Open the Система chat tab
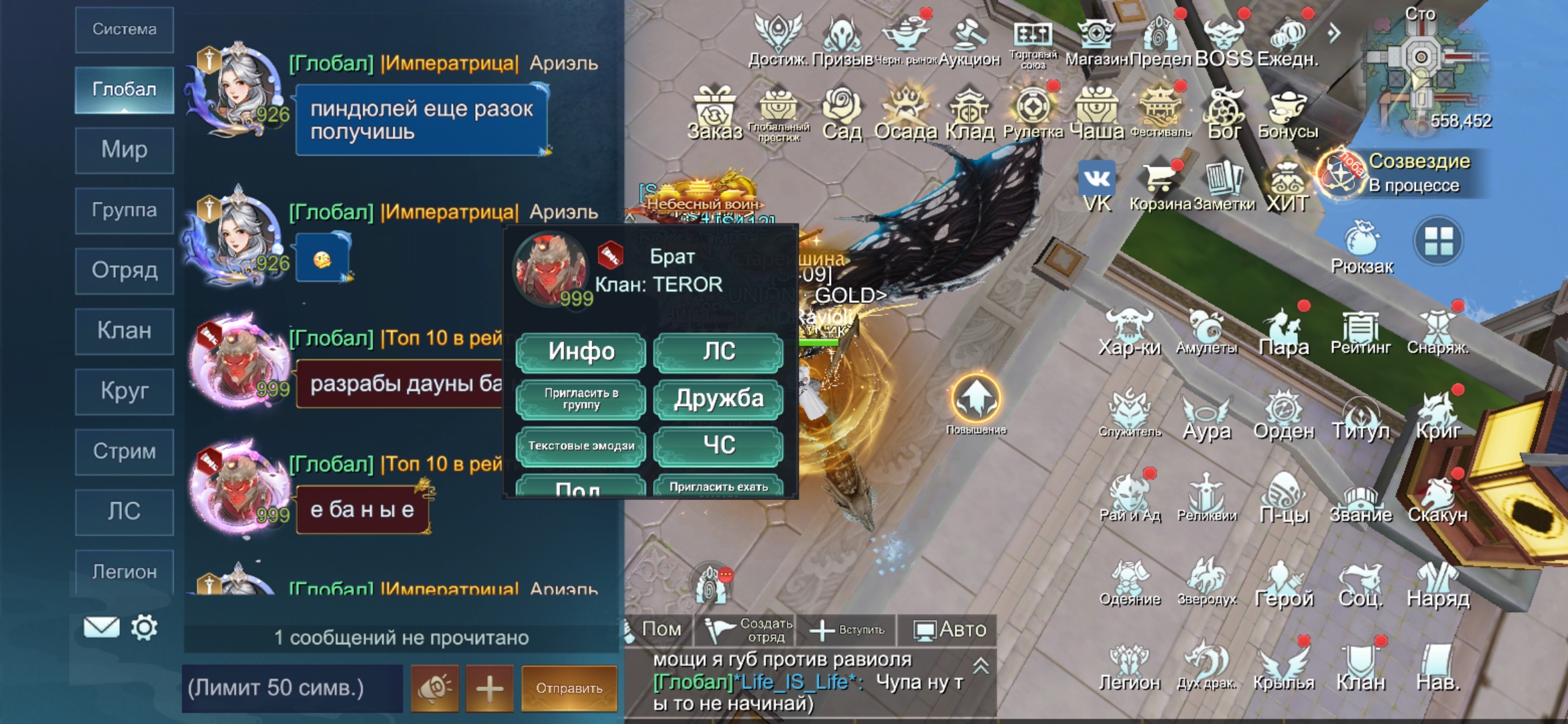1568x724 pixels. point(125,29)
